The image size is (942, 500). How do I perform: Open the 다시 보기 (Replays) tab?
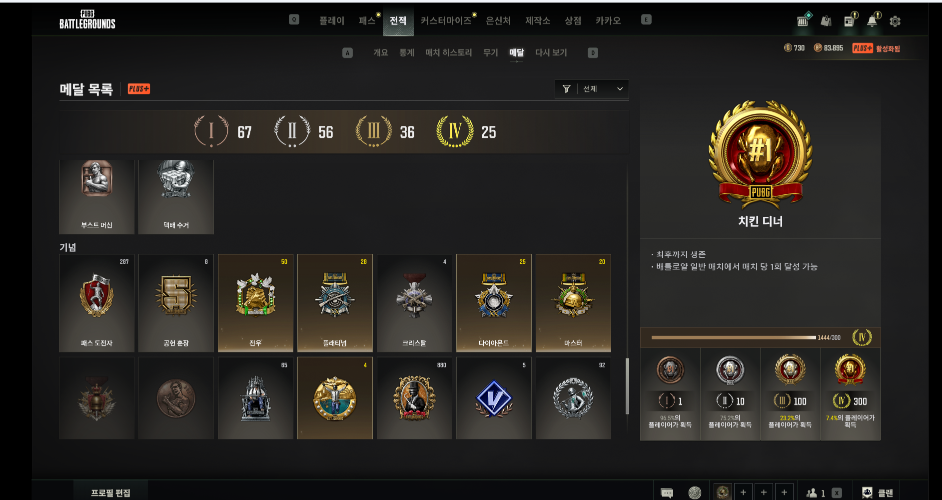[551, 52]
